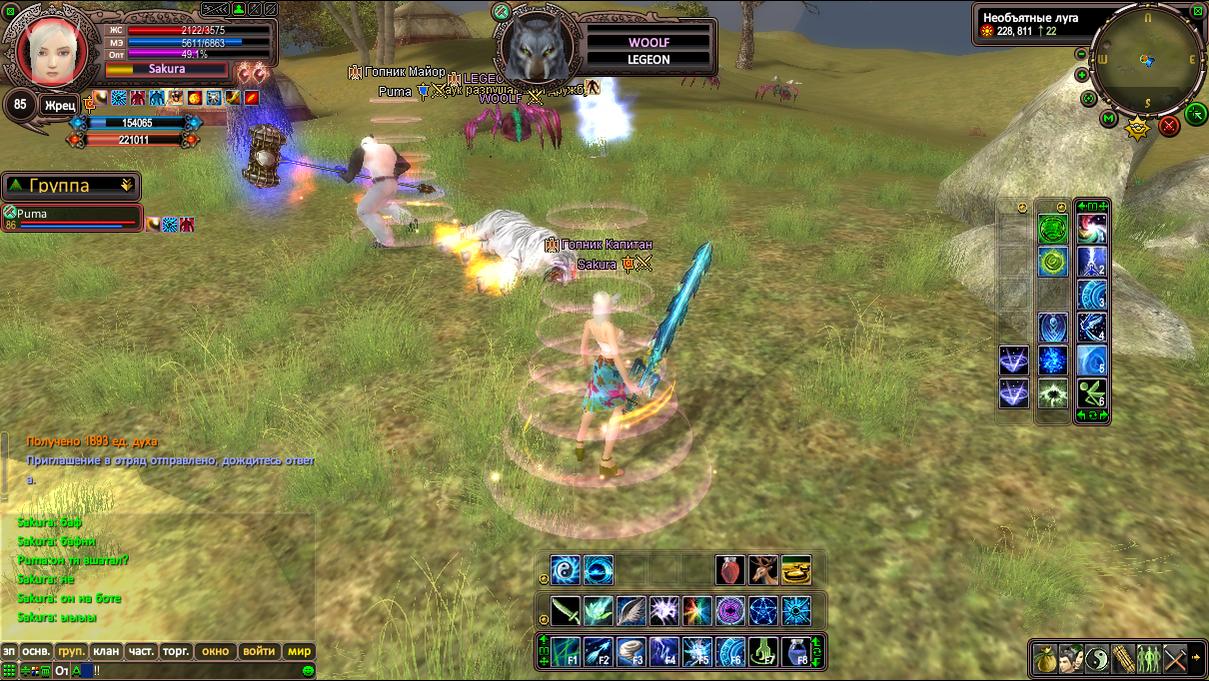Expand the Группа party panel dropdown

(126, 185)
